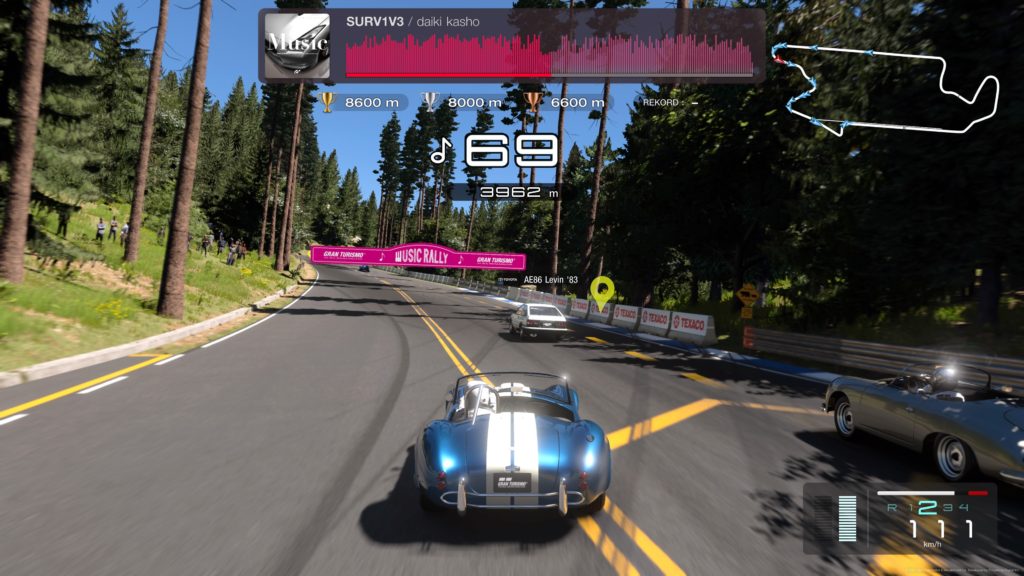Open the track layout minimap
This screenshot has height=576, width=1024.
[x=890, y=88]
